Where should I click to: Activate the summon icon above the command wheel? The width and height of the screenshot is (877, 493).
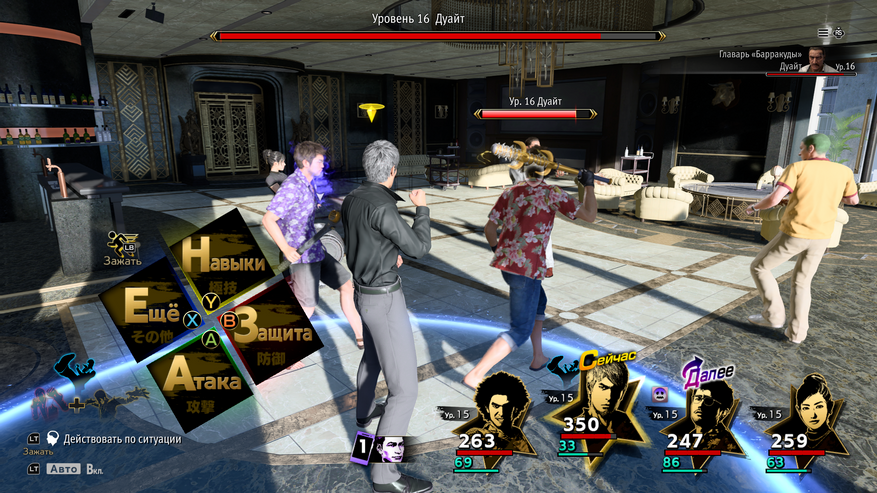point(123,243)
